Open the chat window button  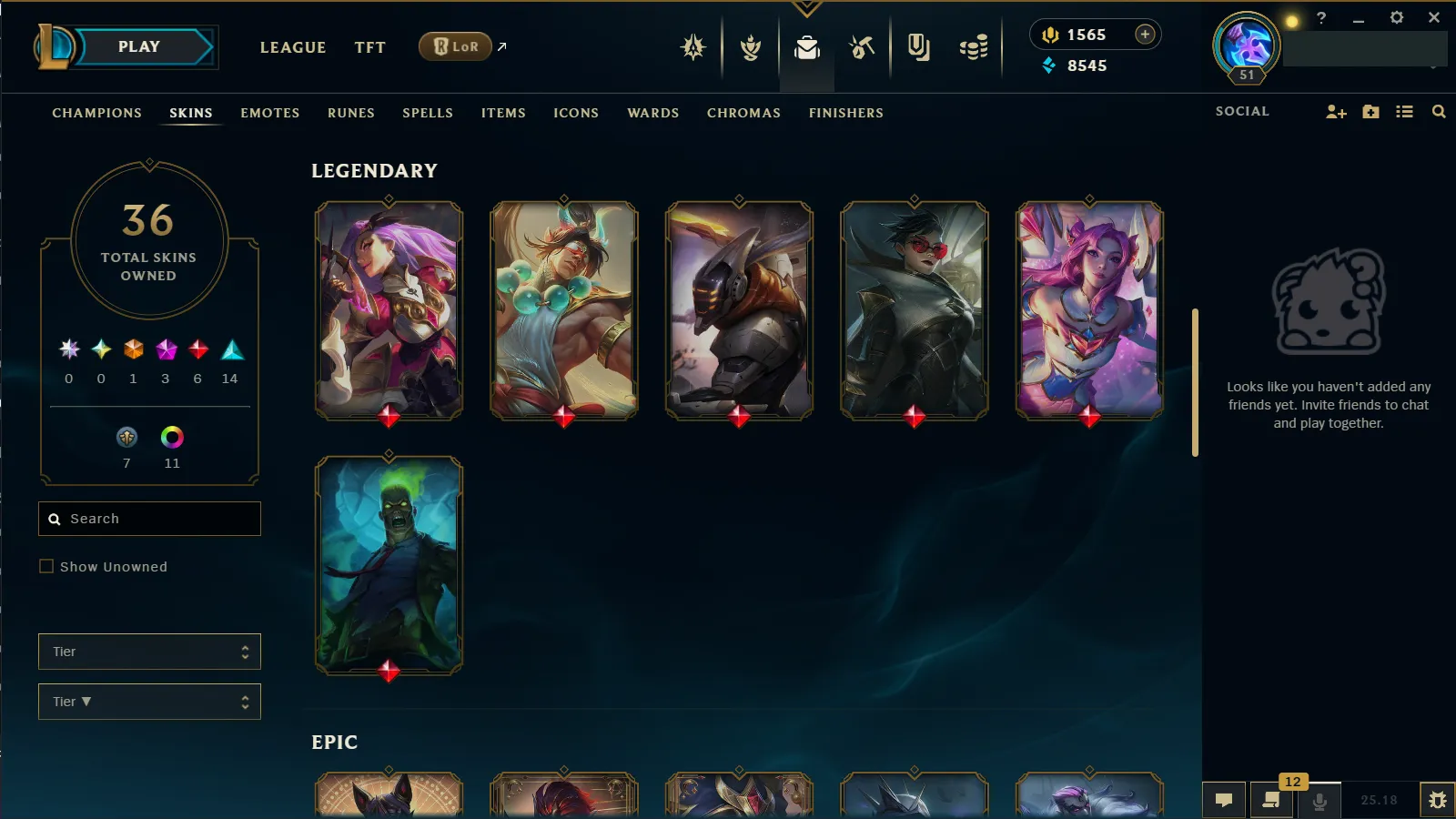(1224, 800)
